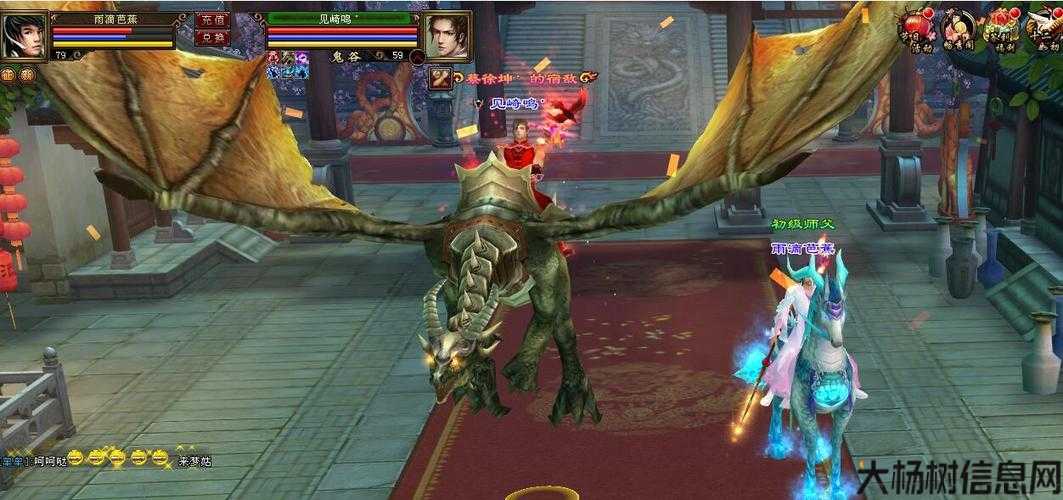
Task: Select your own character portrait
Action: pos(24,36)
